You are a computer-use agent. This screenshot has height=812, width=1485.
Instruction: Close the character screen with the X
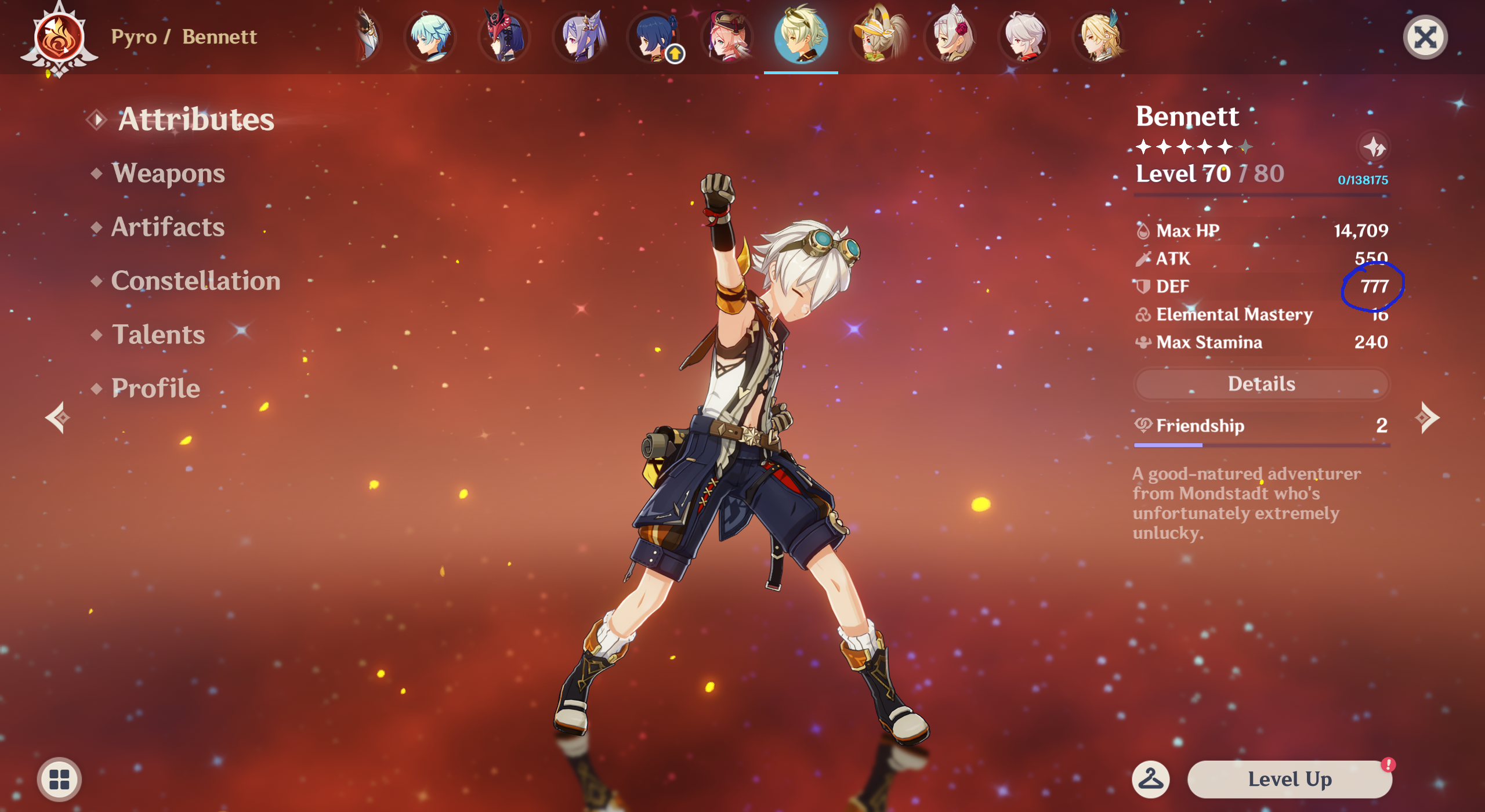[1425, 38]
